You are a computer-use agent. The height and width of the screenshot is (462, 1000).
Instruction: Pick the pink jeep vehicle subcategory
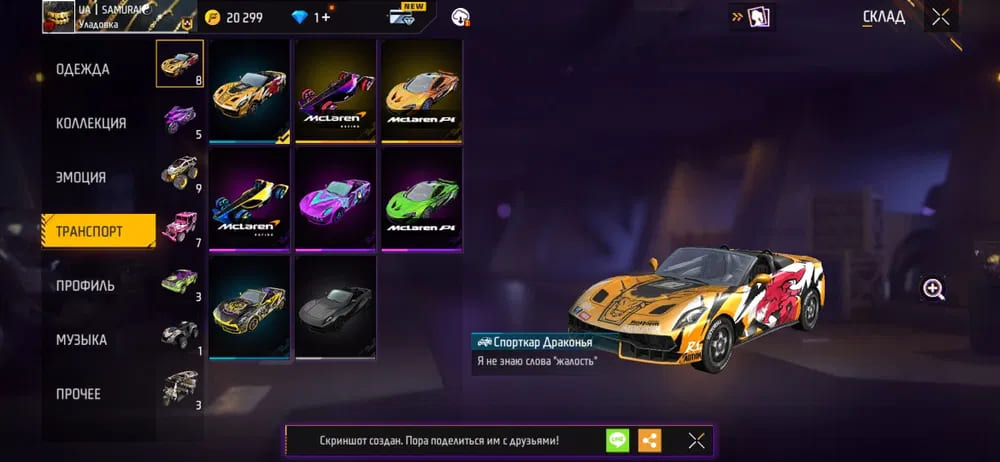coord(181,226)
